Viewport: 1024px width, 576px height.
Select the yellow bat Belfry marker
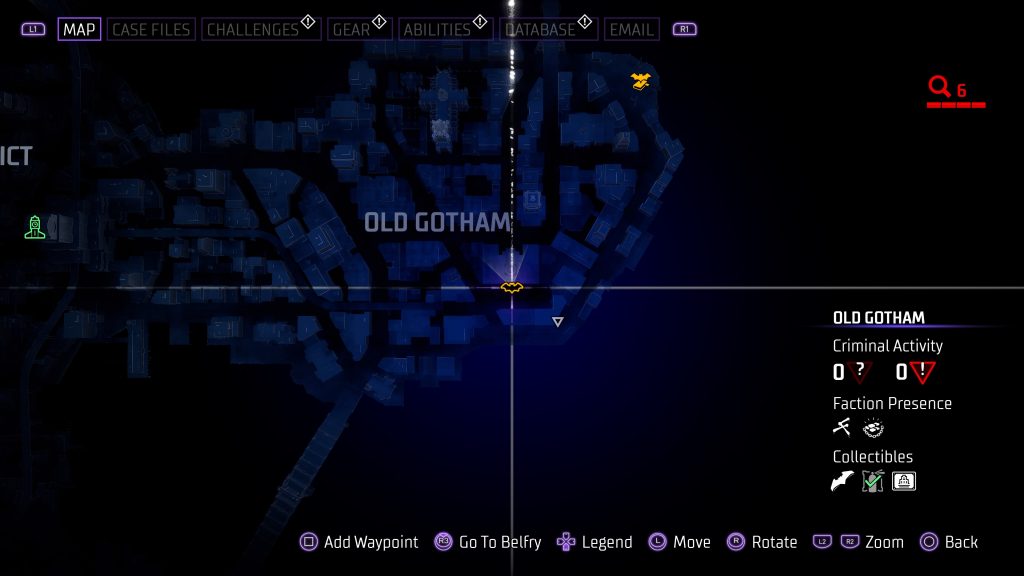(512, 288)
